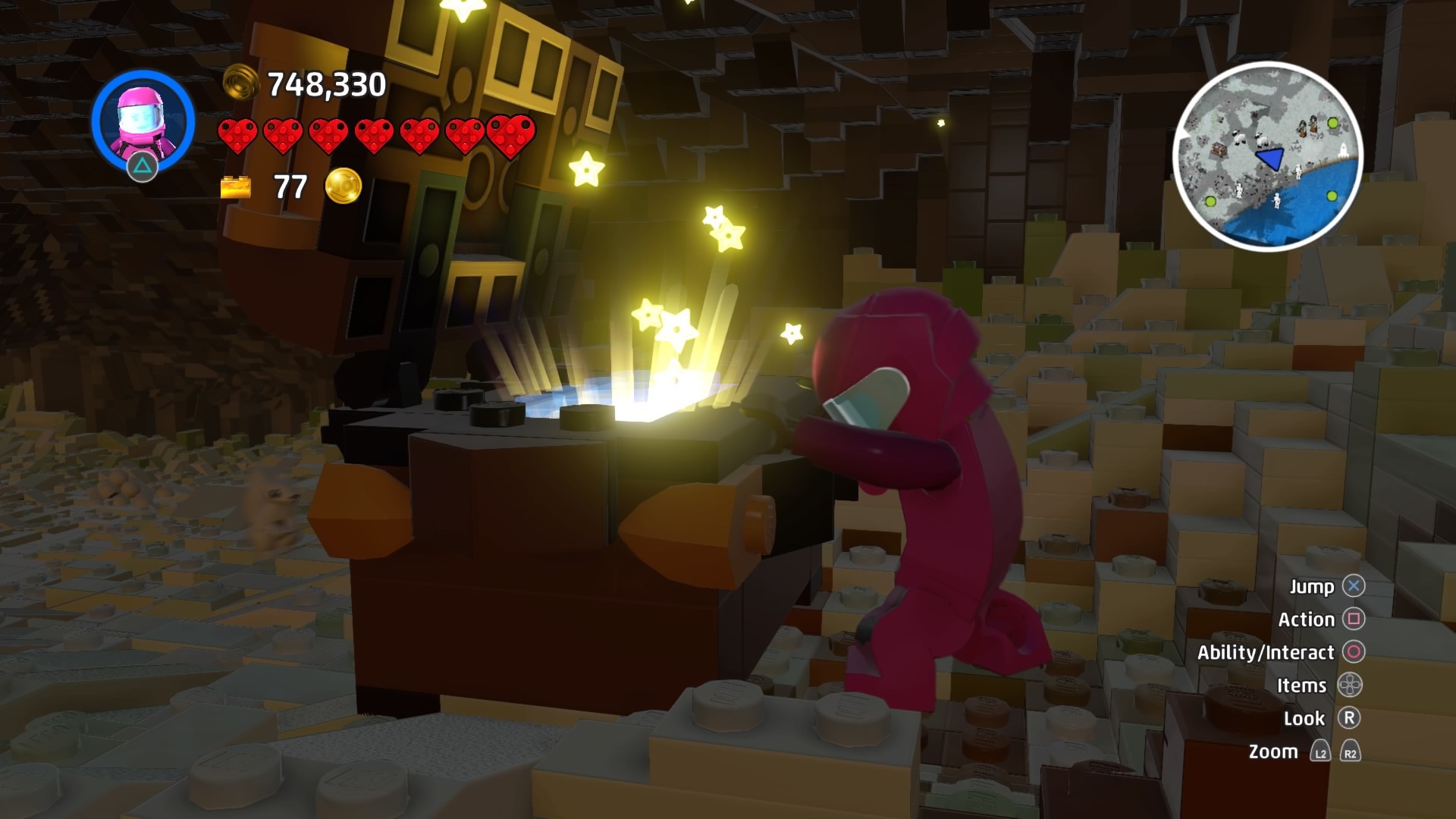1456x819 pixels.
Task: Click the pink astronaut character portrait
Action: tap(143, 121)
